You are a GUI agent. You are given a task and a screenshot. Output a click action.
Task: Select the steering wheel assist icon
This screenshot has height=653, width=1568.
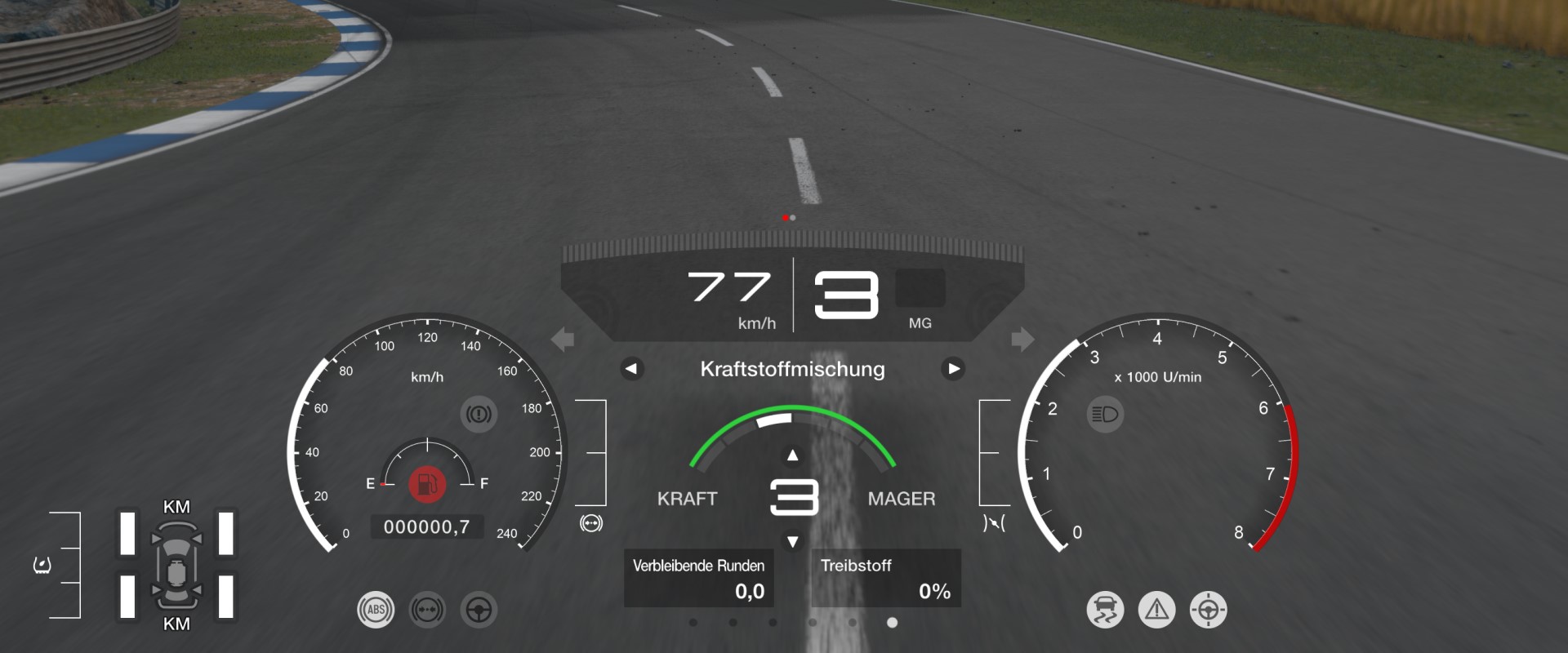(x=479, y=610)
